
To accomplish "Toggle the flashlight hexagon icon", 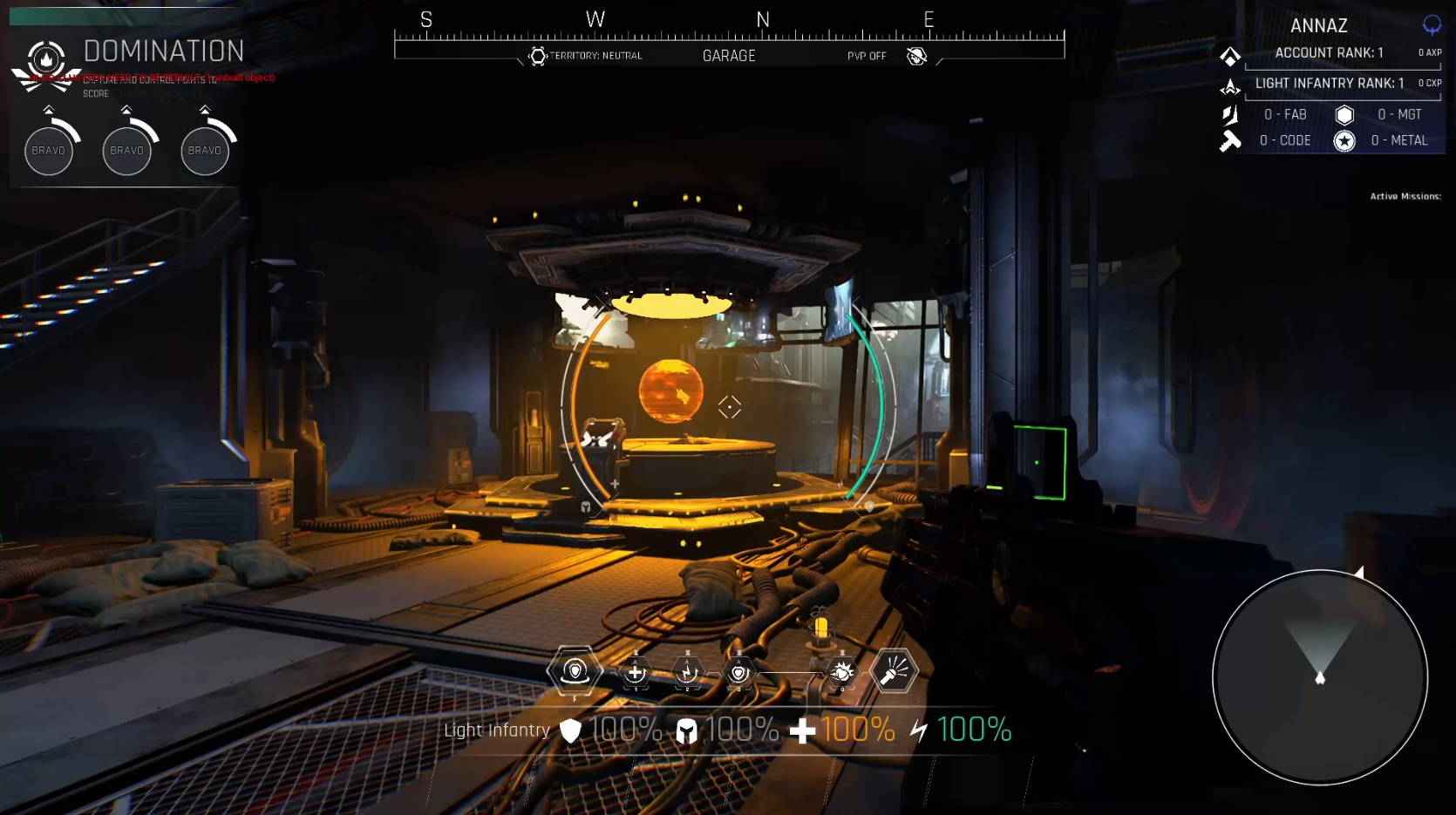I will [x=894, y=671].
